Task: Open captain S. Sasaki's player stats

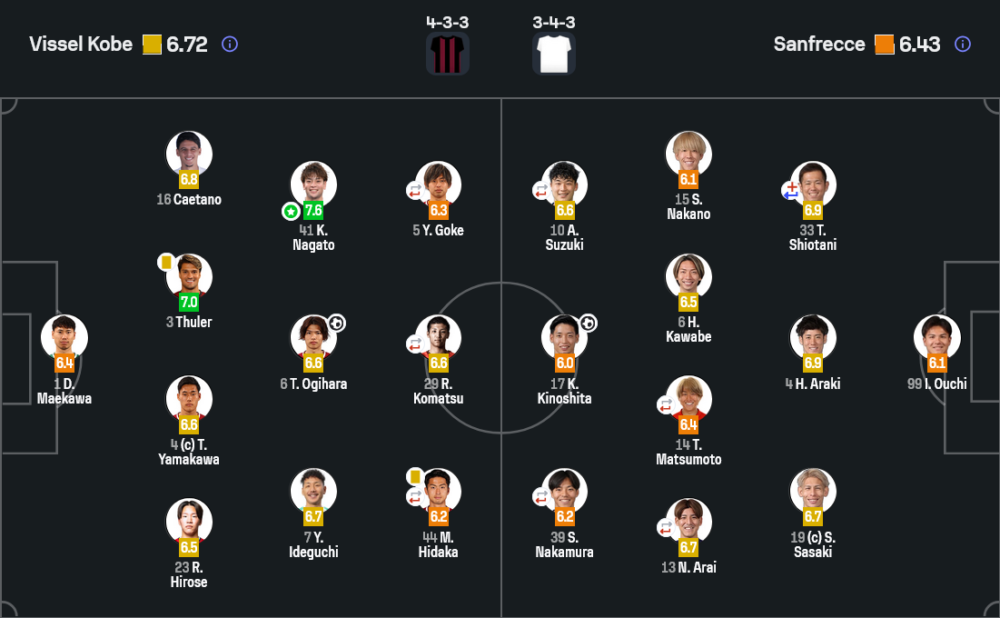Action: tap(813, 492)
